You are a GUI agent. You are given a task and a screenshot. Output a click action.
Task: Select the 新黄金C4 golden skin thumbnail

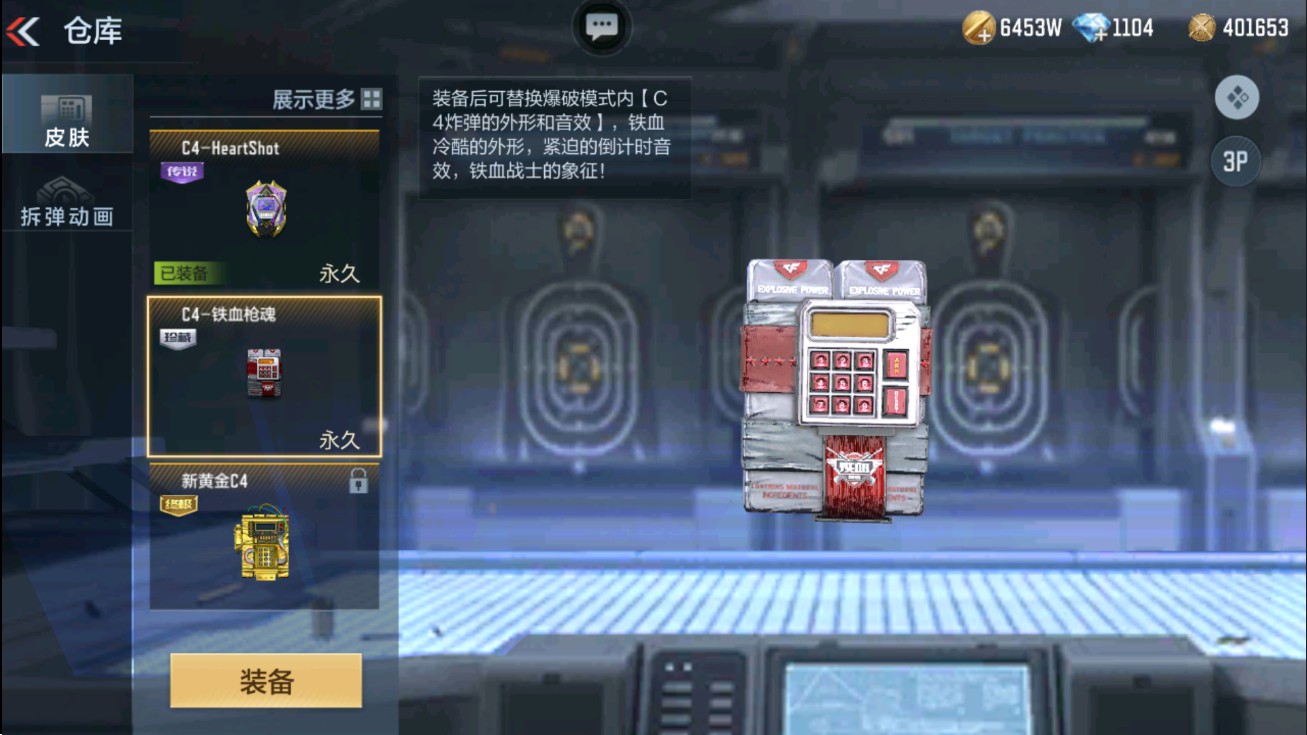click(x=263, y=548)
